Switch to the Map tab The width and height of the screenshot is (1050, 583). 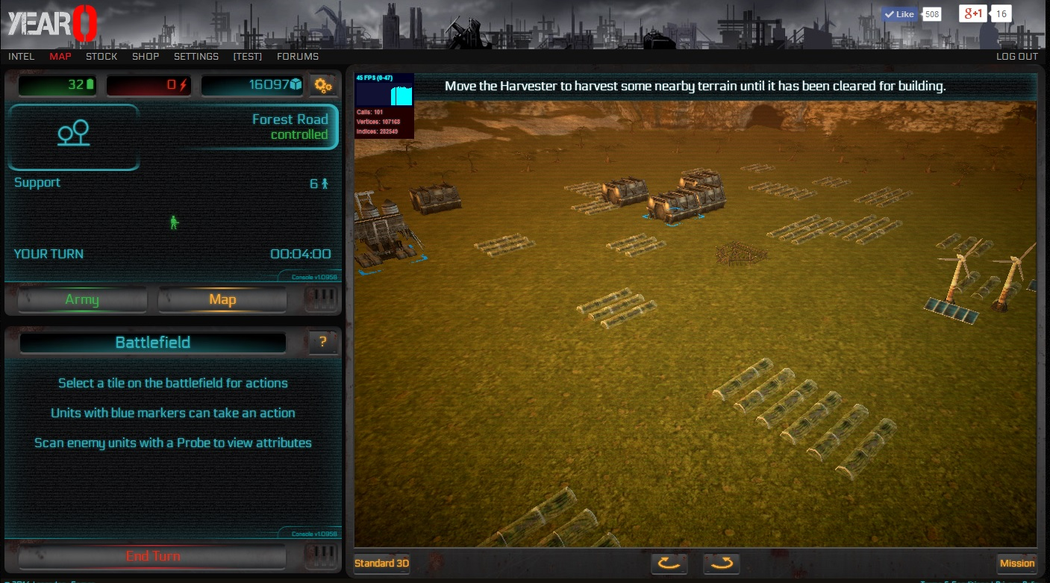[222, 299]
